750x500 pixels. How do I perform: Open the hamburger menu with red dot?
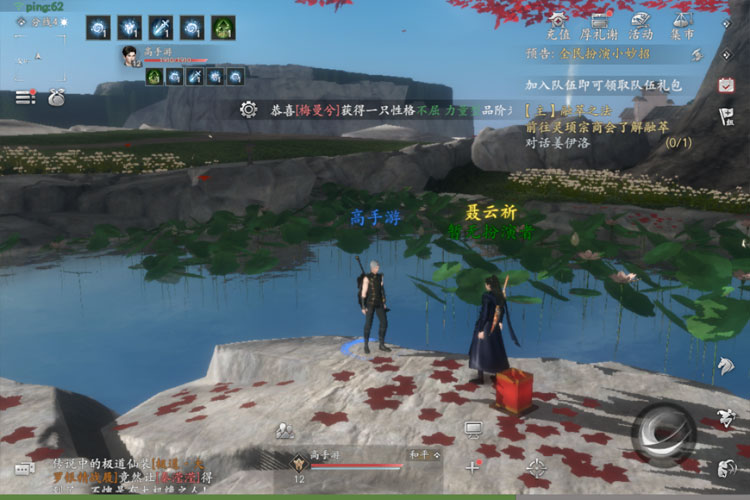click(x=25, y=97)
